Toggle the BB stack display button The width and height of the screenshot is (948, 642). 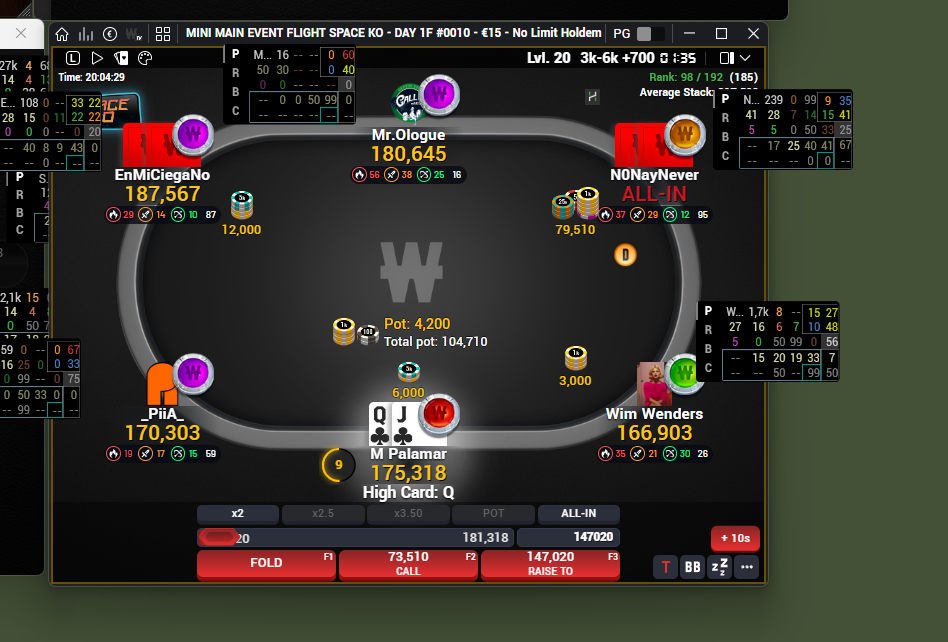pyautogui.click(x=692, y=568)
